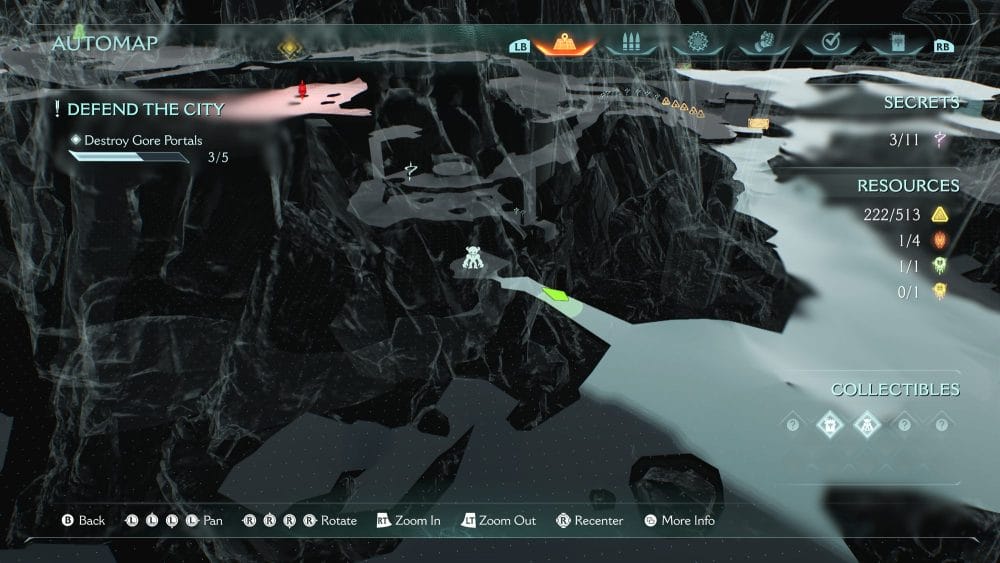The height and width of the screenshot is (563, 1000).
Task: Select the secret key marker on the map
Action: [x=410, y=171]
